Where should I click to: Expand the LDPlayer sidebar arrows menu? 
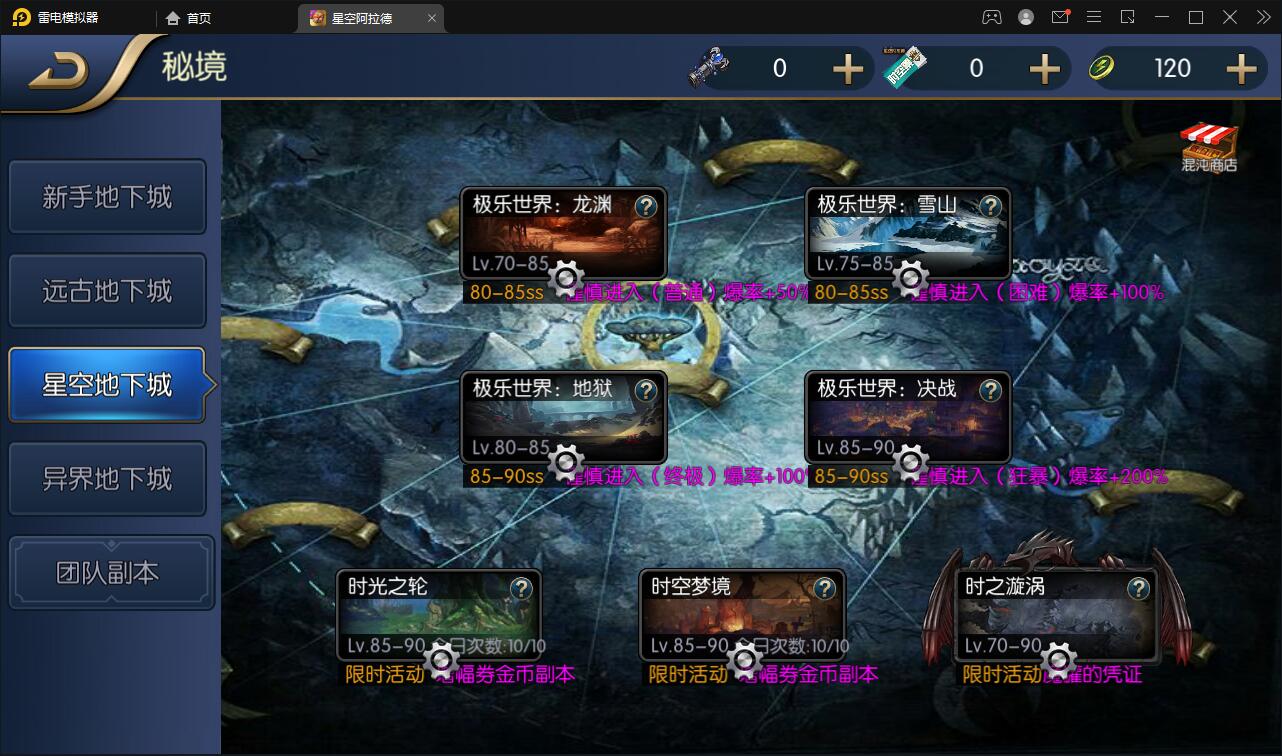pyautogui.click(x=1262, y=17)
